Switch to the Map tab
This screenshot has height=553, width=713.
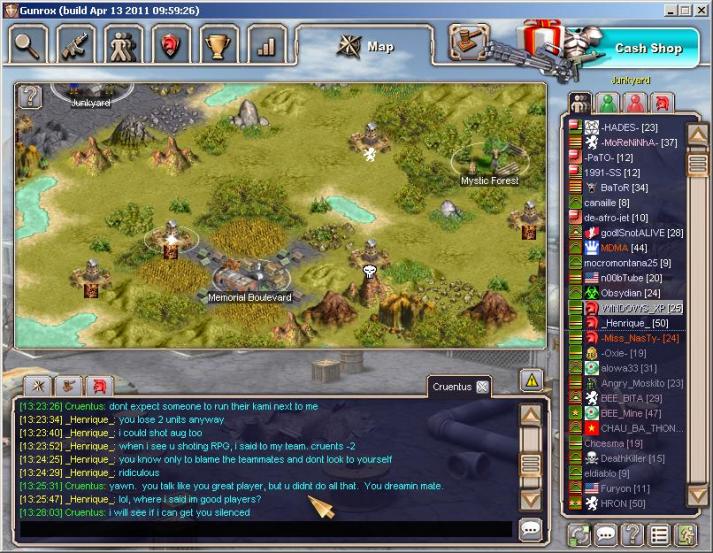pos(366,46)
